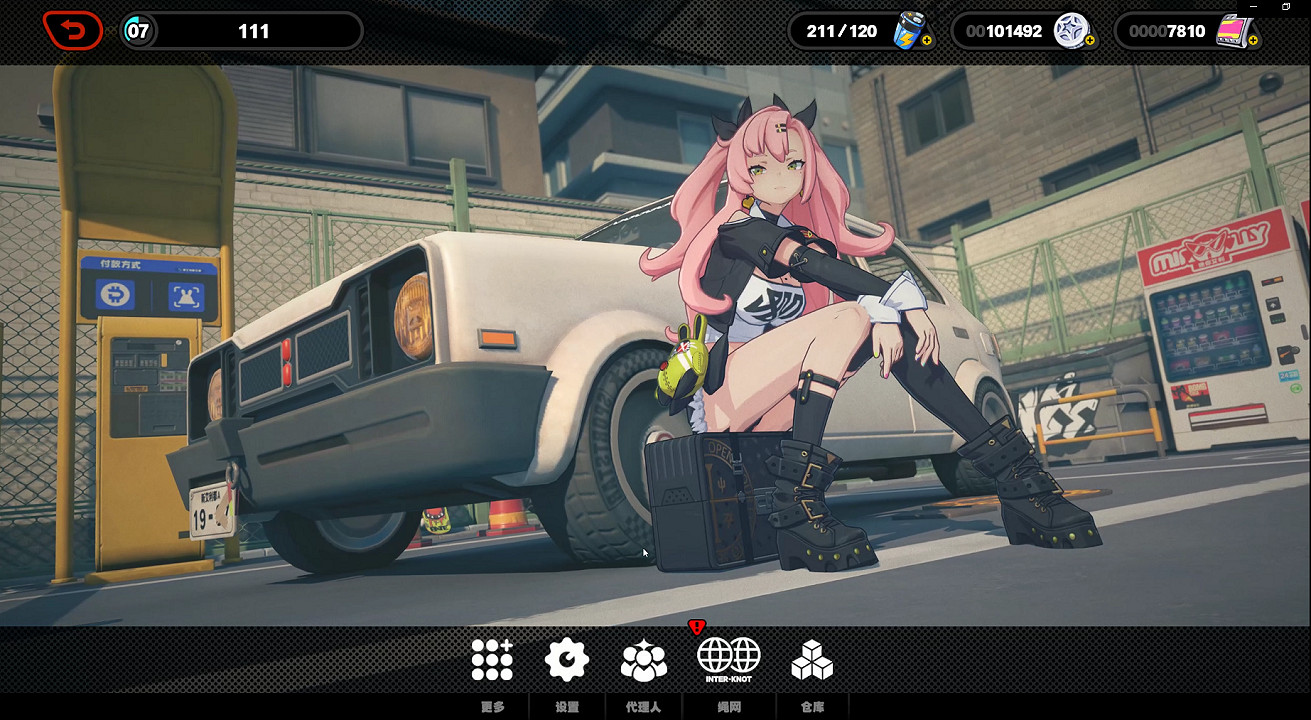Add film currency with the plus icon

point(1253,41)
